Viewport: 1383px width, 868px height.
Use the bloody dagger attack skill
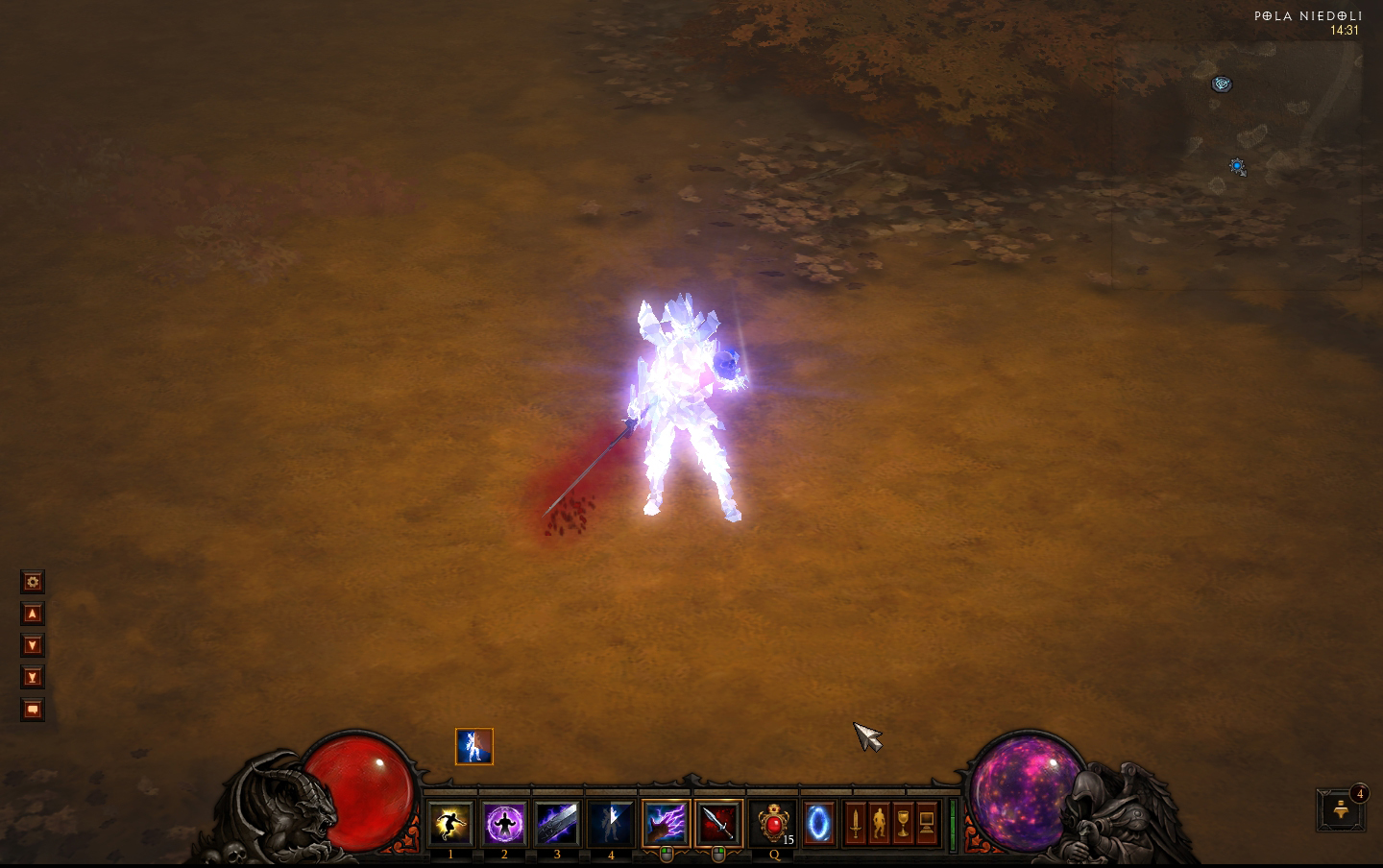pos(718,823)
